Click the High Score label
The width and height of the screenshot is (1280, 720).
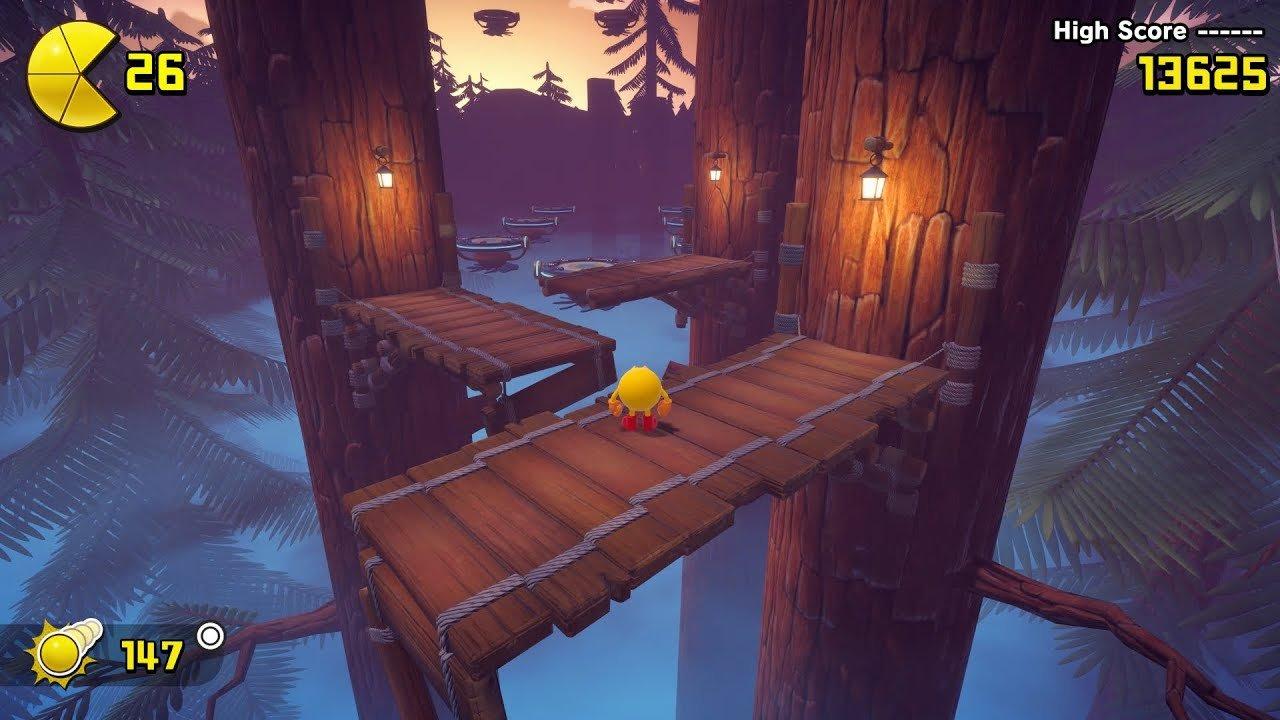[x=1120, y=30]
